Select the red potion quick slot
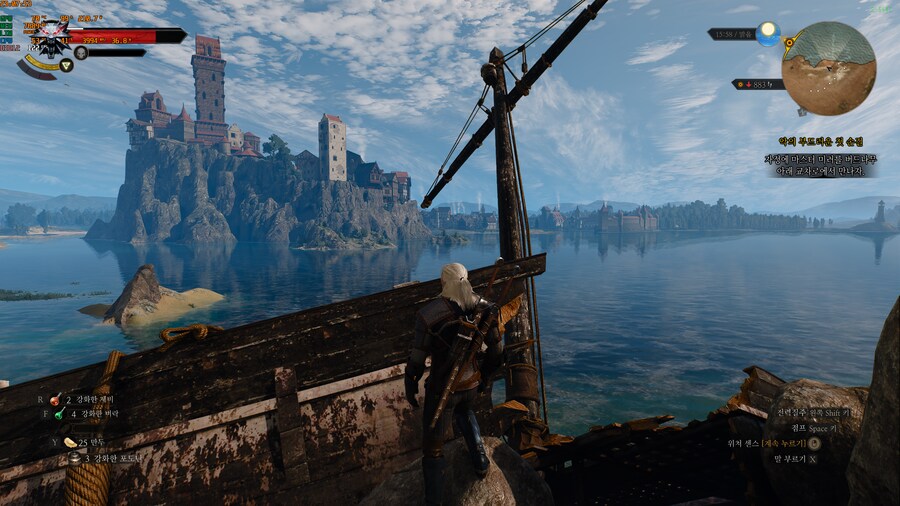The width and height of the screenshot is (900, 506). [55, 399]
